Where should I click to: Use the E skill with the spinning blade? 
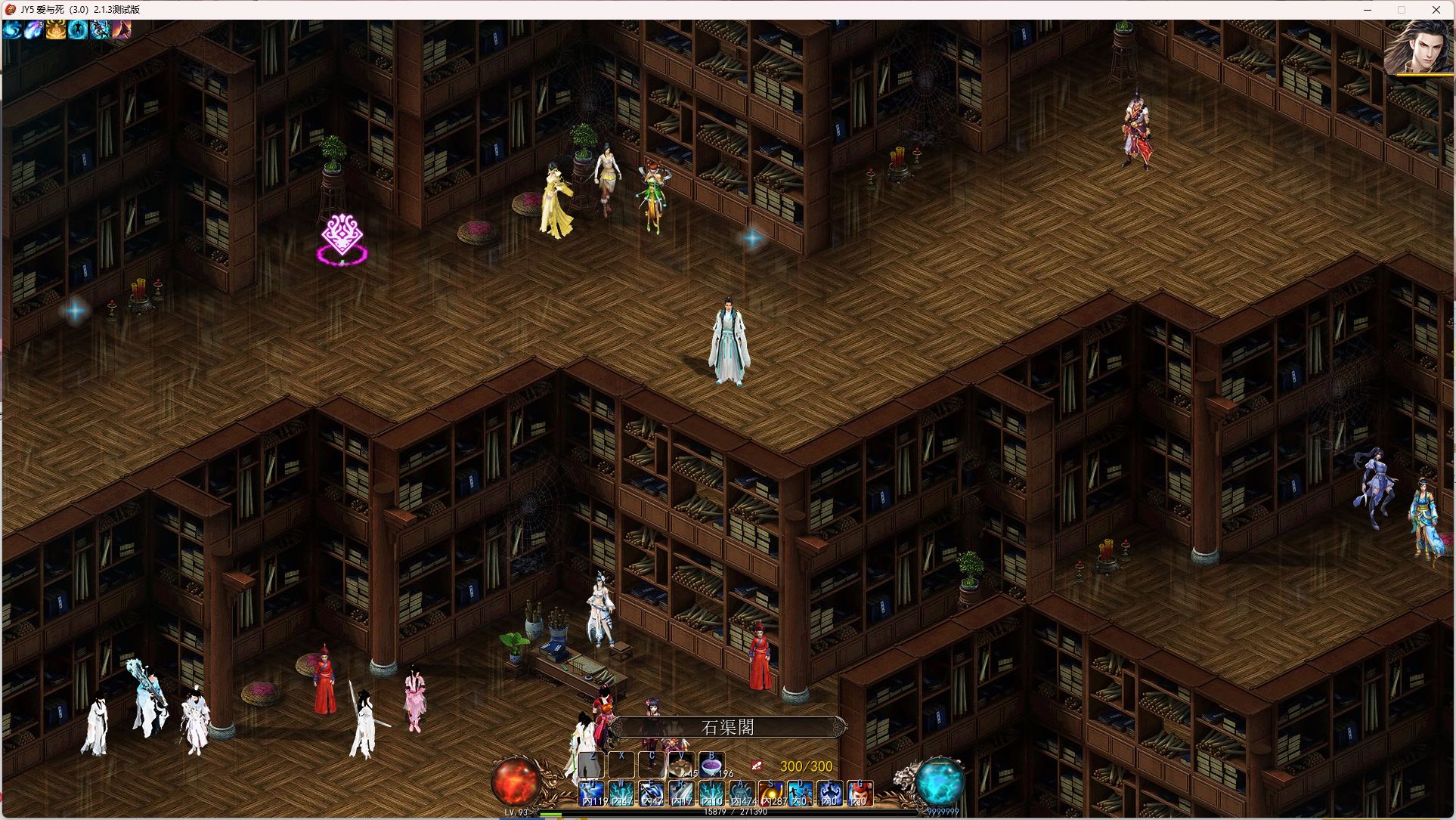pyautogui.click(x=652, y=793)
